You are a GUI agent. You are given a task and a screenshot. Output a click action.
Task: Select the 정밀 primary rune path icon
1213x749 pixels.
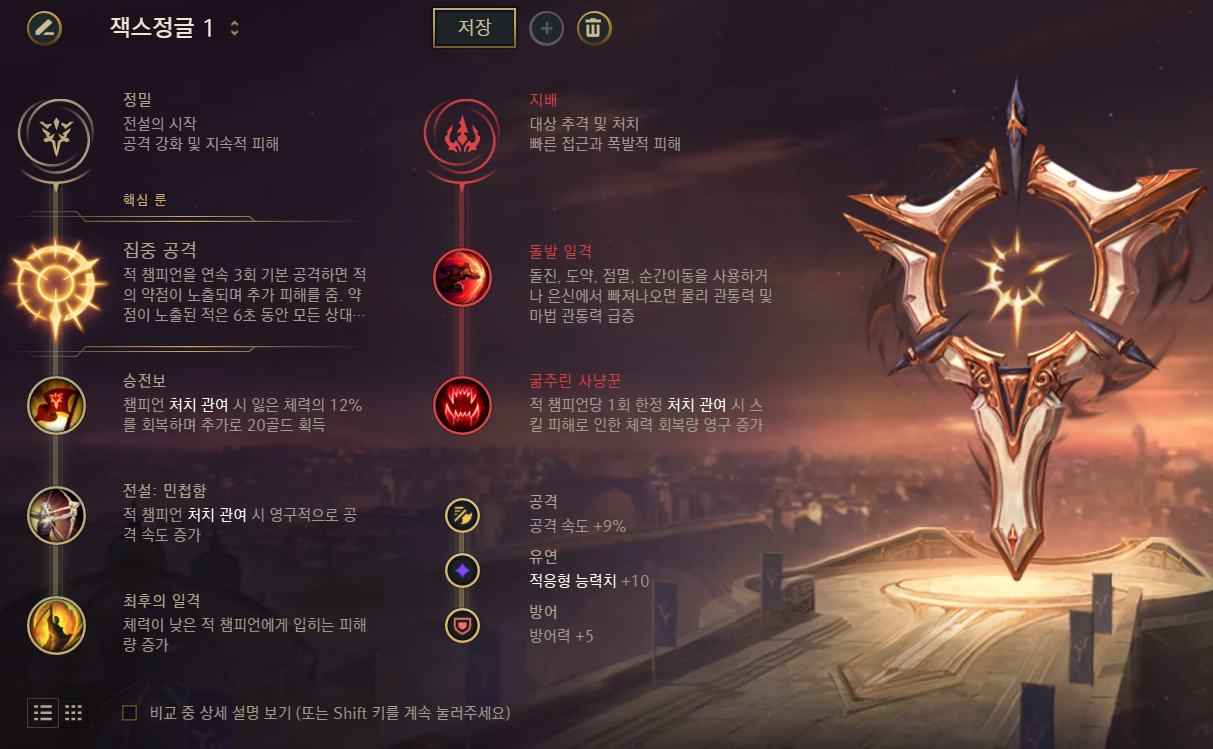(x=57, y=132)
